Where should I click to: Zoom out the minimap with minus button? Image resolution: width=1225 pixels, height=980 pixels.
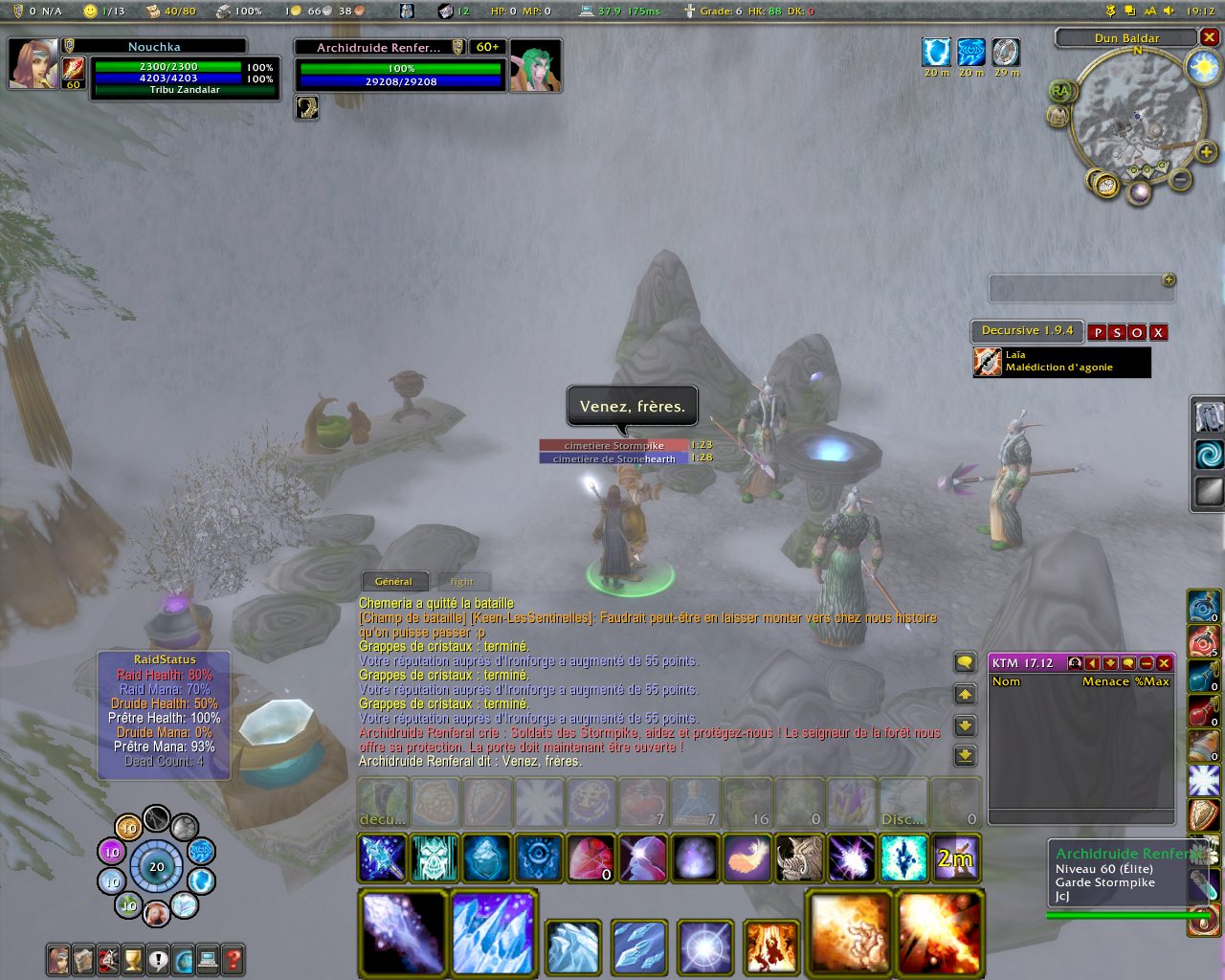click(1181, 179)
